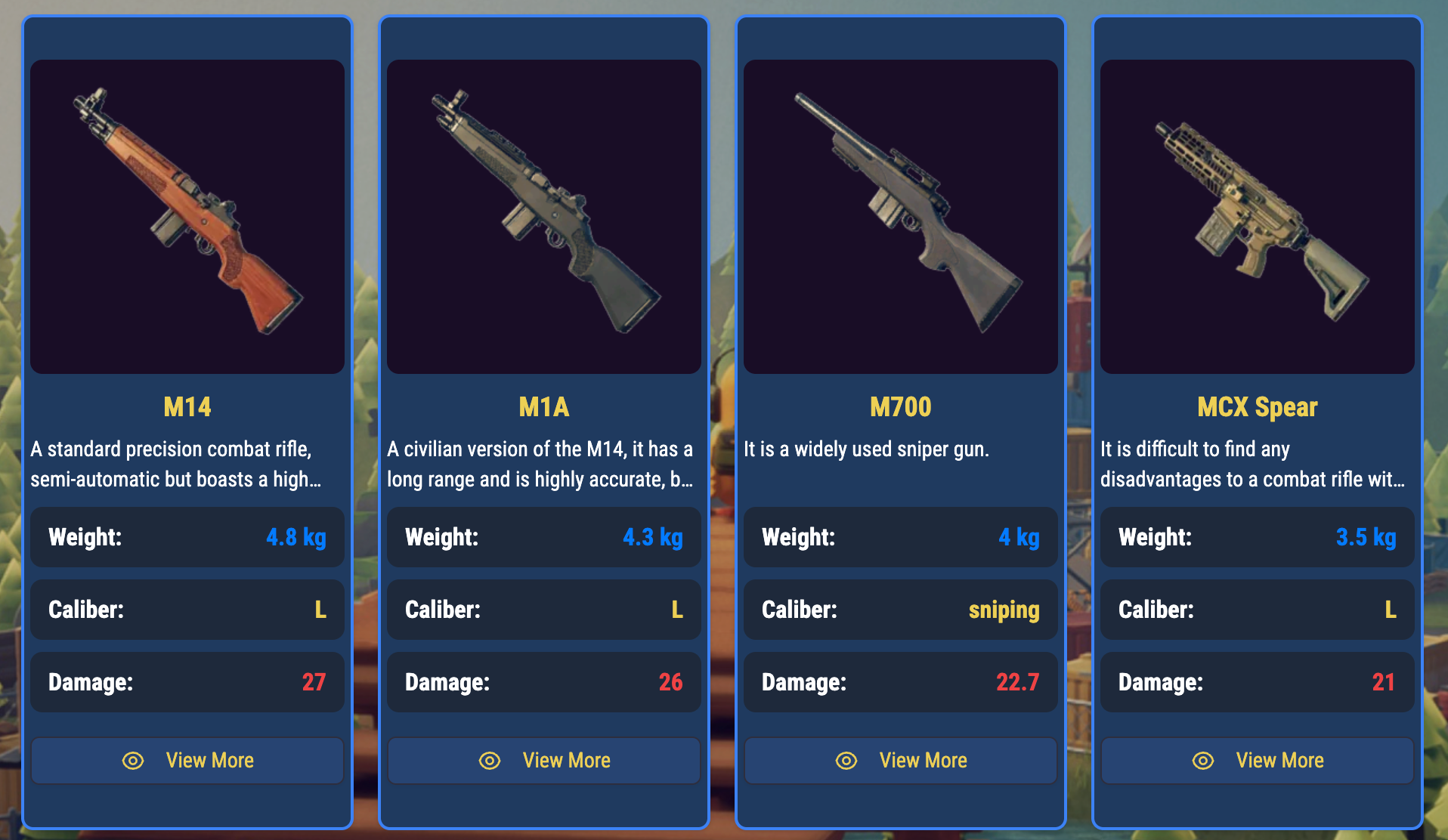Select the M700 title text
The image size is (1448, 840).
pyautogui.click(x=901, y=407)
